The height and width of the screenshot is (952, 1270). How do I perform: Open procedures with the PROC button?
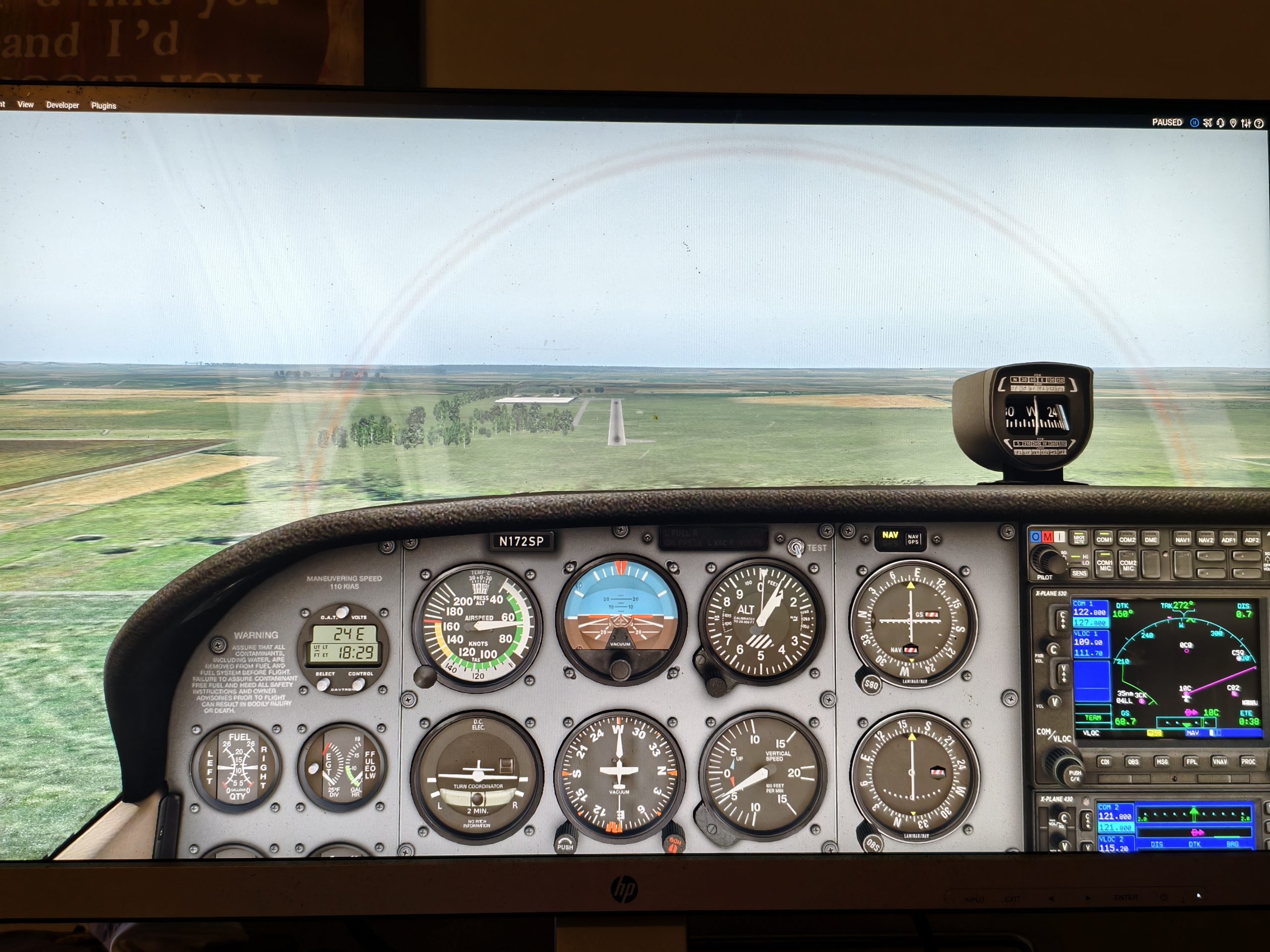1248,762
